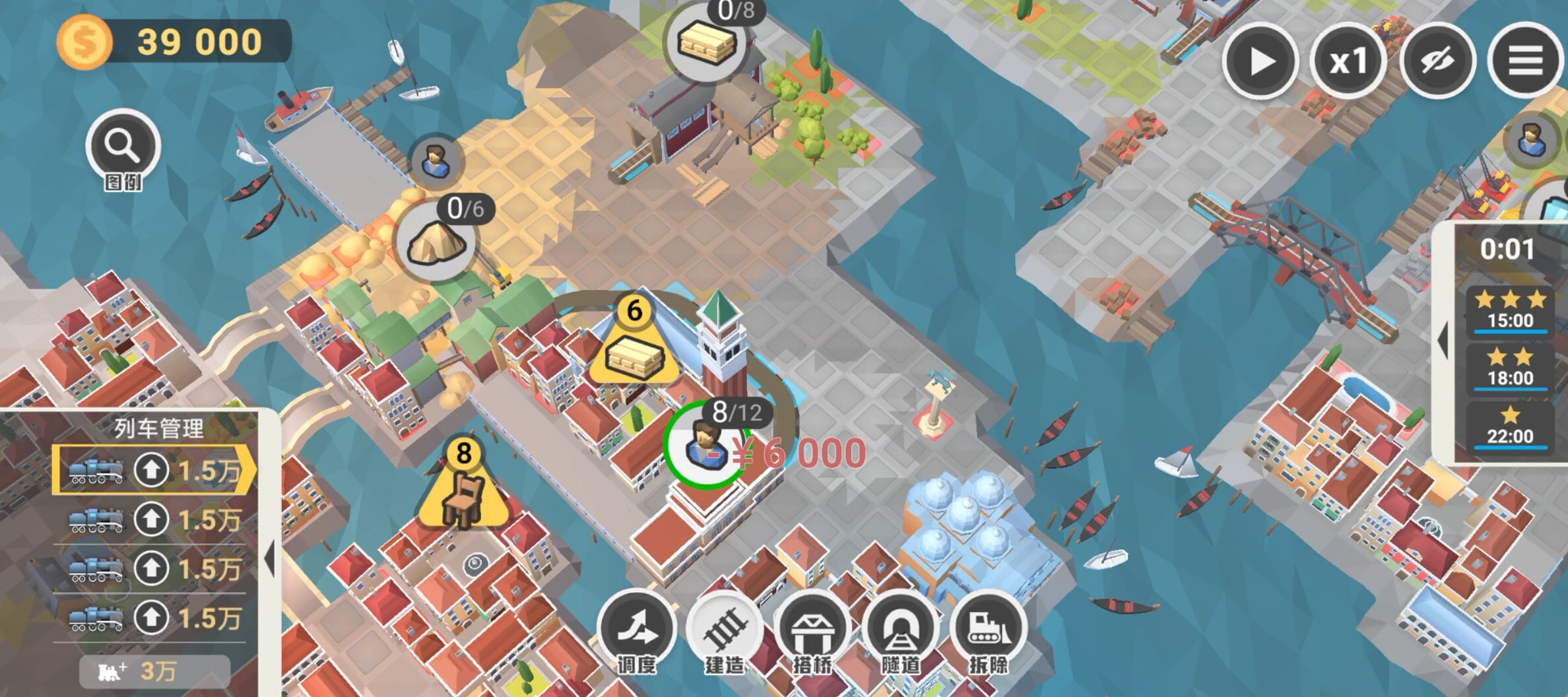1568x697 pixels.
Task: Collapse the 列车管理 train panel arrow
Action: click(269, 558)
